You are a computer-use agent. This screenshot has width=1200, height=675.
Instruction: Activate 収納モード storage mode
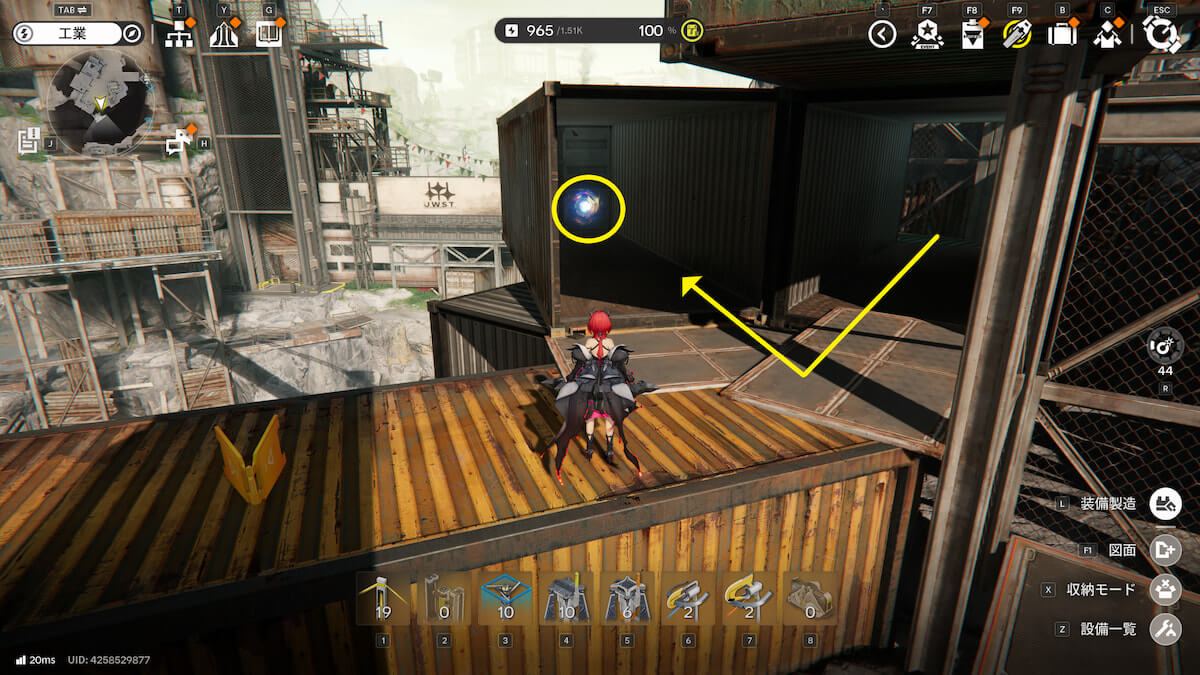tap(1162, 589)
